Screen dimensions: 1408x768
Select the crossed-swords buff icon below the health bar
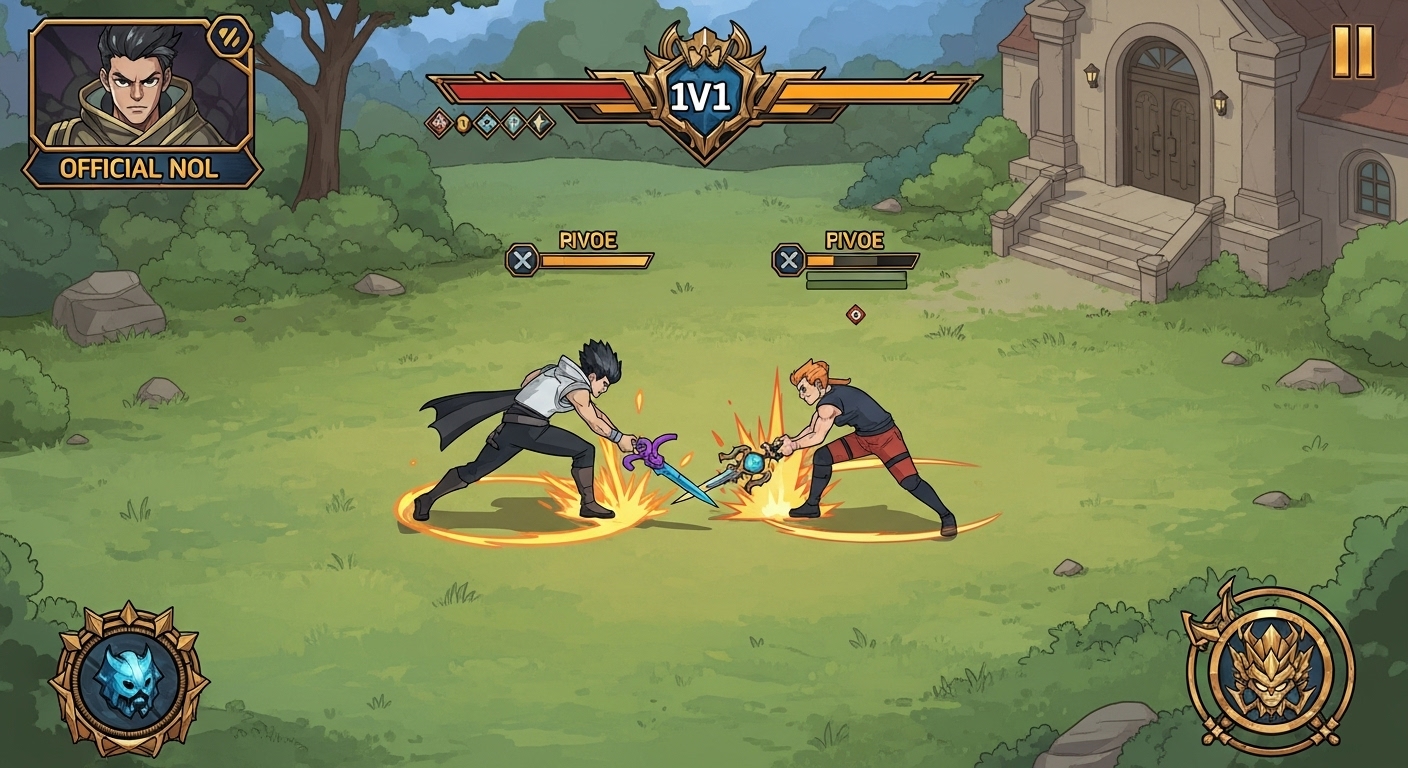438,123
